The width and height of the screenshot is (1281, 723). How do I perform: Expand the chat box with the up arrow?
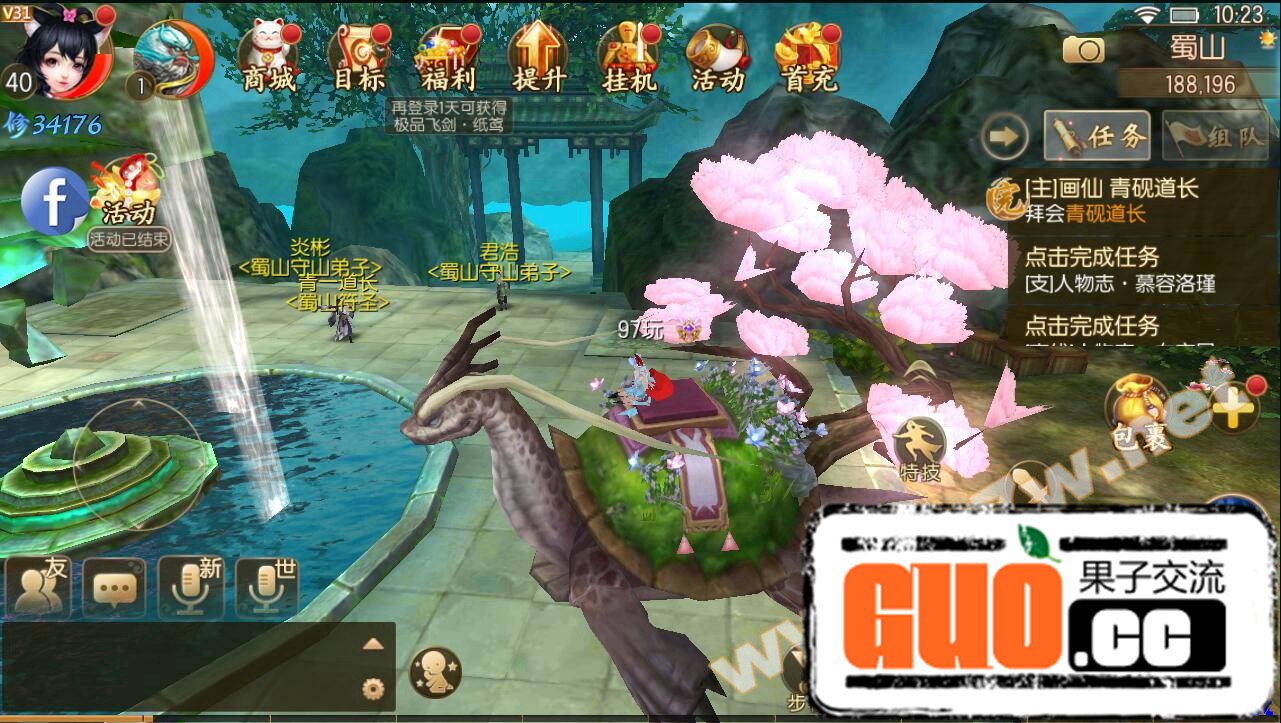pos(373,644)
